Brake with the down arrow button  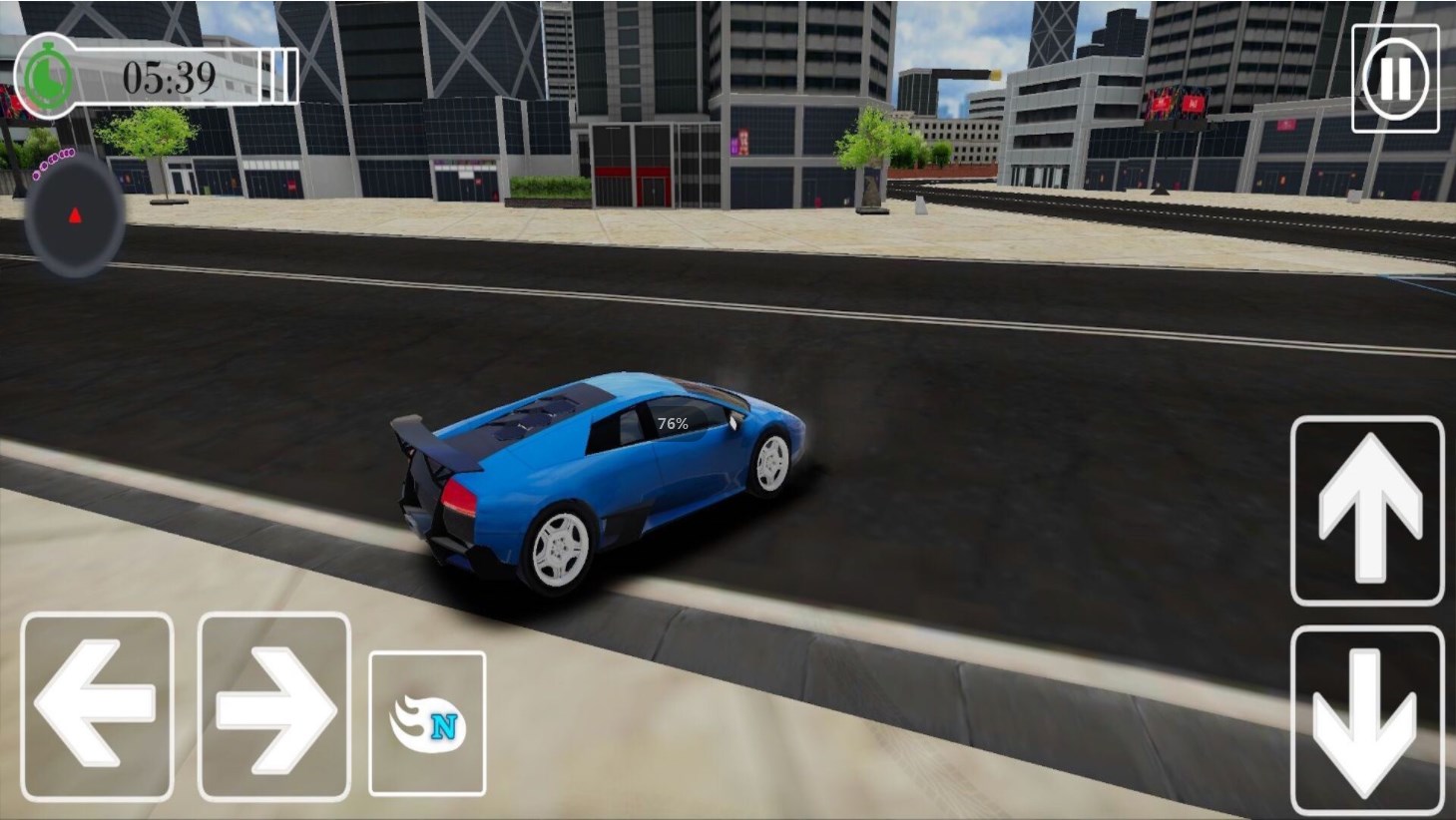[1366, 720]
